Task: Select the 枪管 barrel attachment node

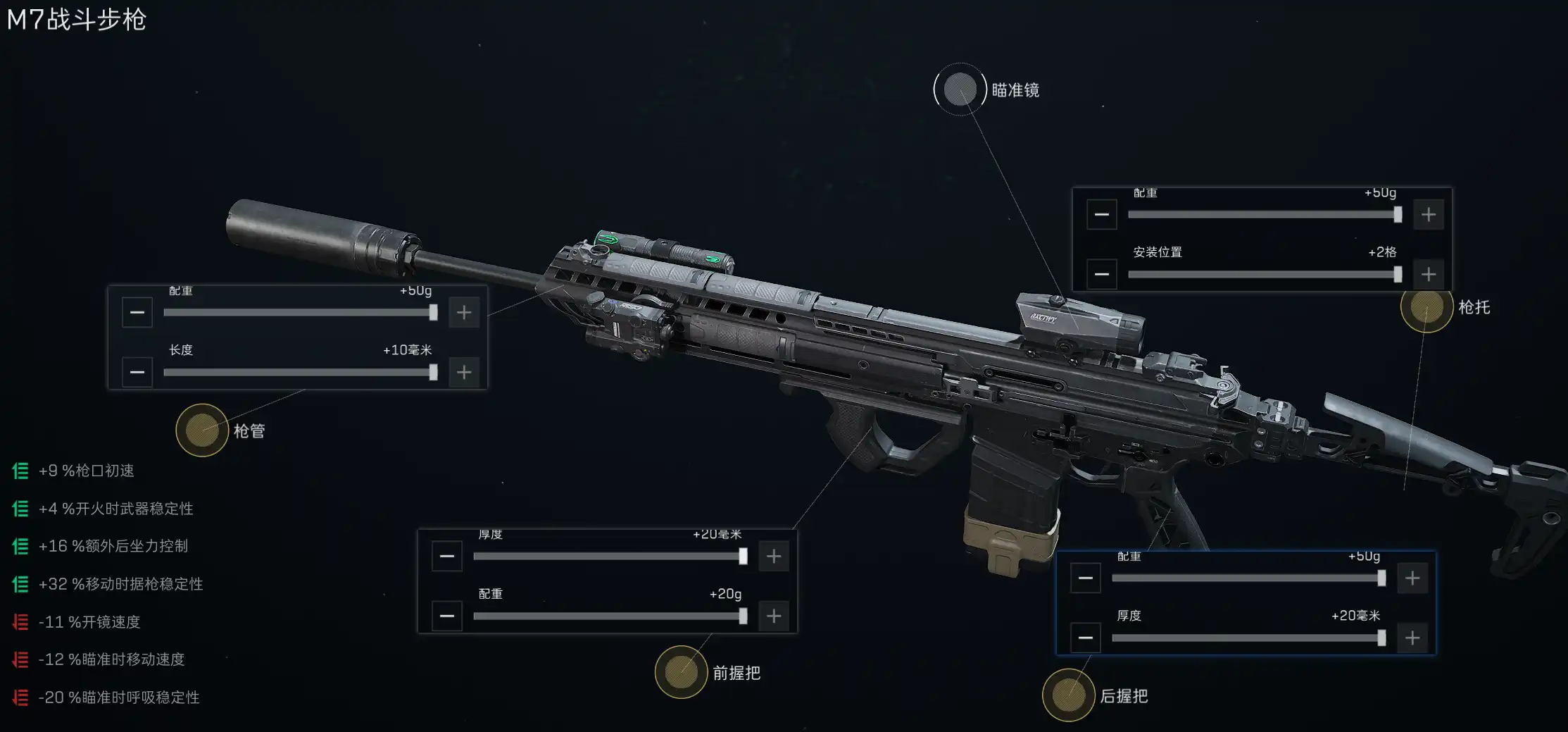Action: (x=202, y=430)
